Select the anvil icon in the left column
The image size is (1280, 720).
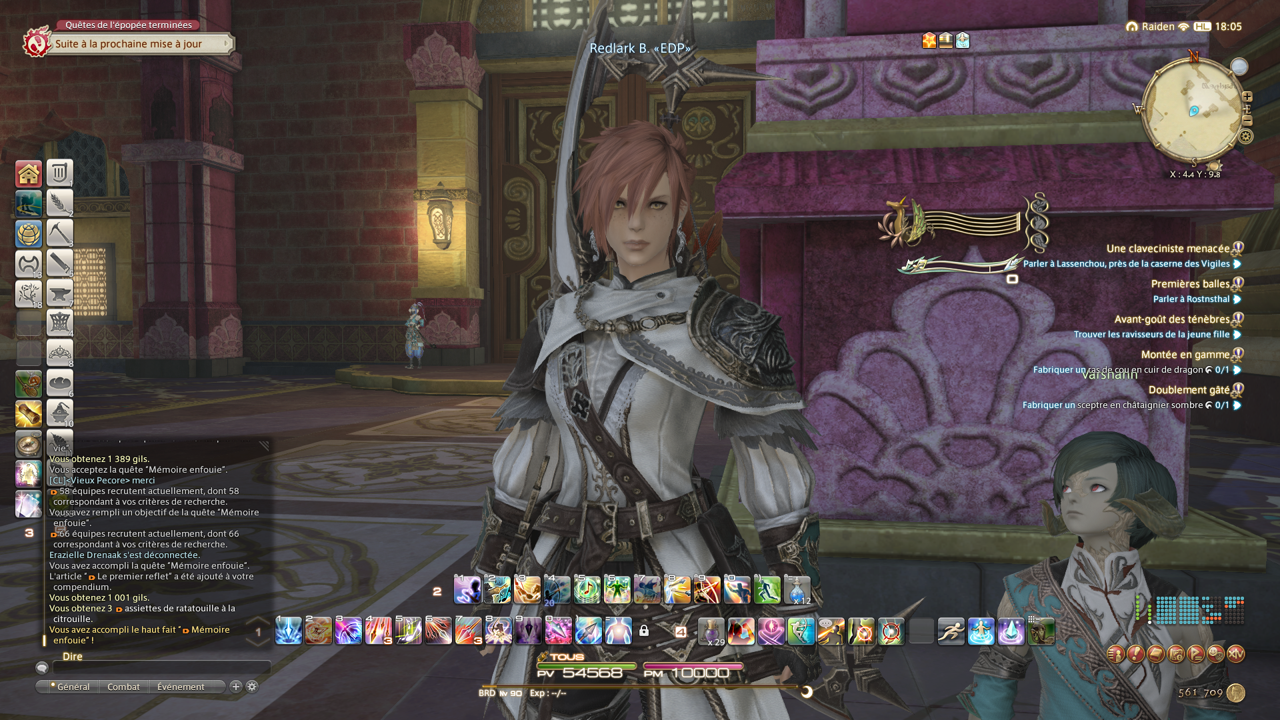pos(60,295)
